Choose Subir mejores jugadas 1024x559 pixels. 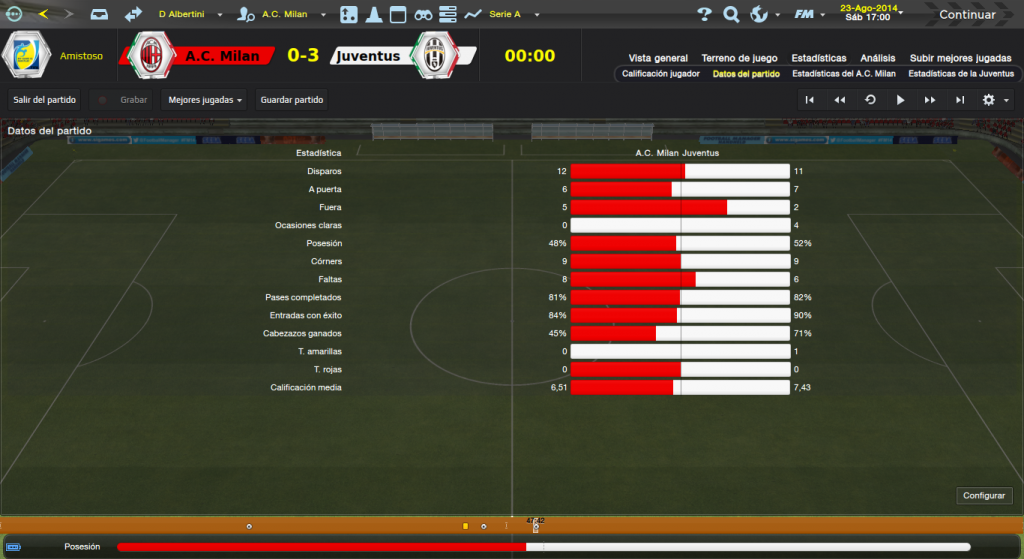click(960, 58)
